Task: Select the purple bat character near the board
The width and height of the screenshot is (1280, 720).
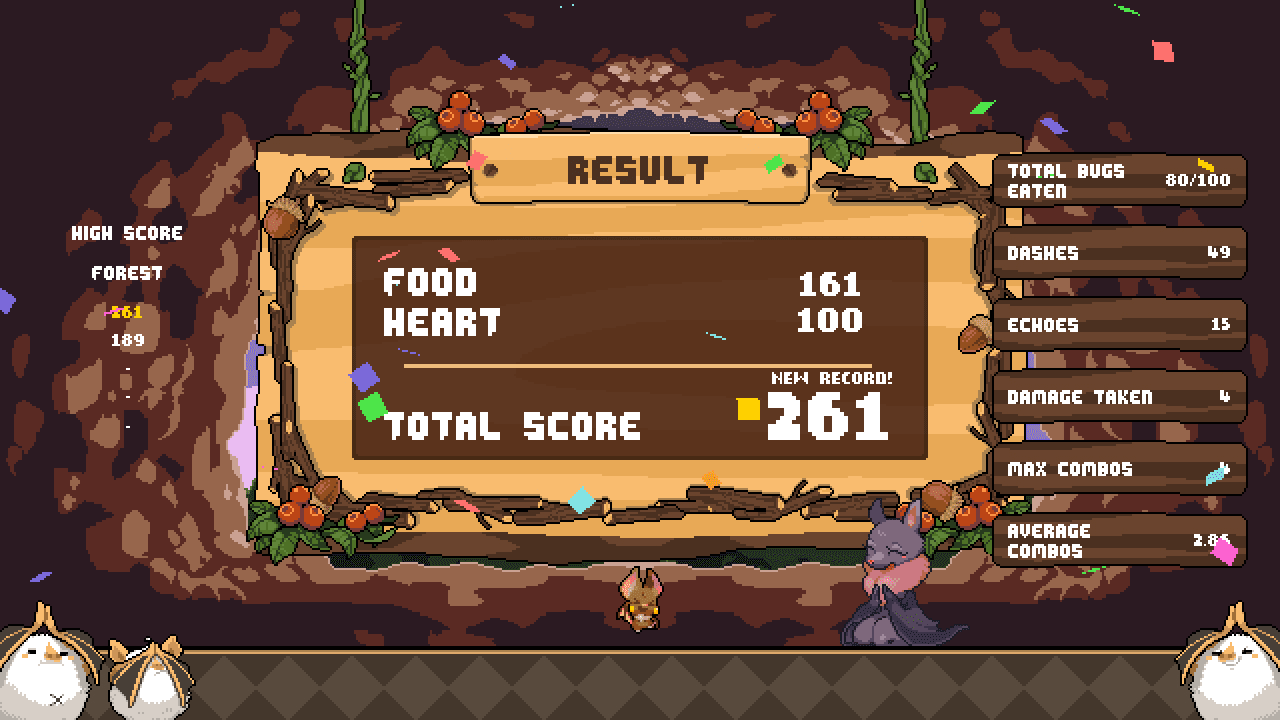Action: tap(895, 575)
